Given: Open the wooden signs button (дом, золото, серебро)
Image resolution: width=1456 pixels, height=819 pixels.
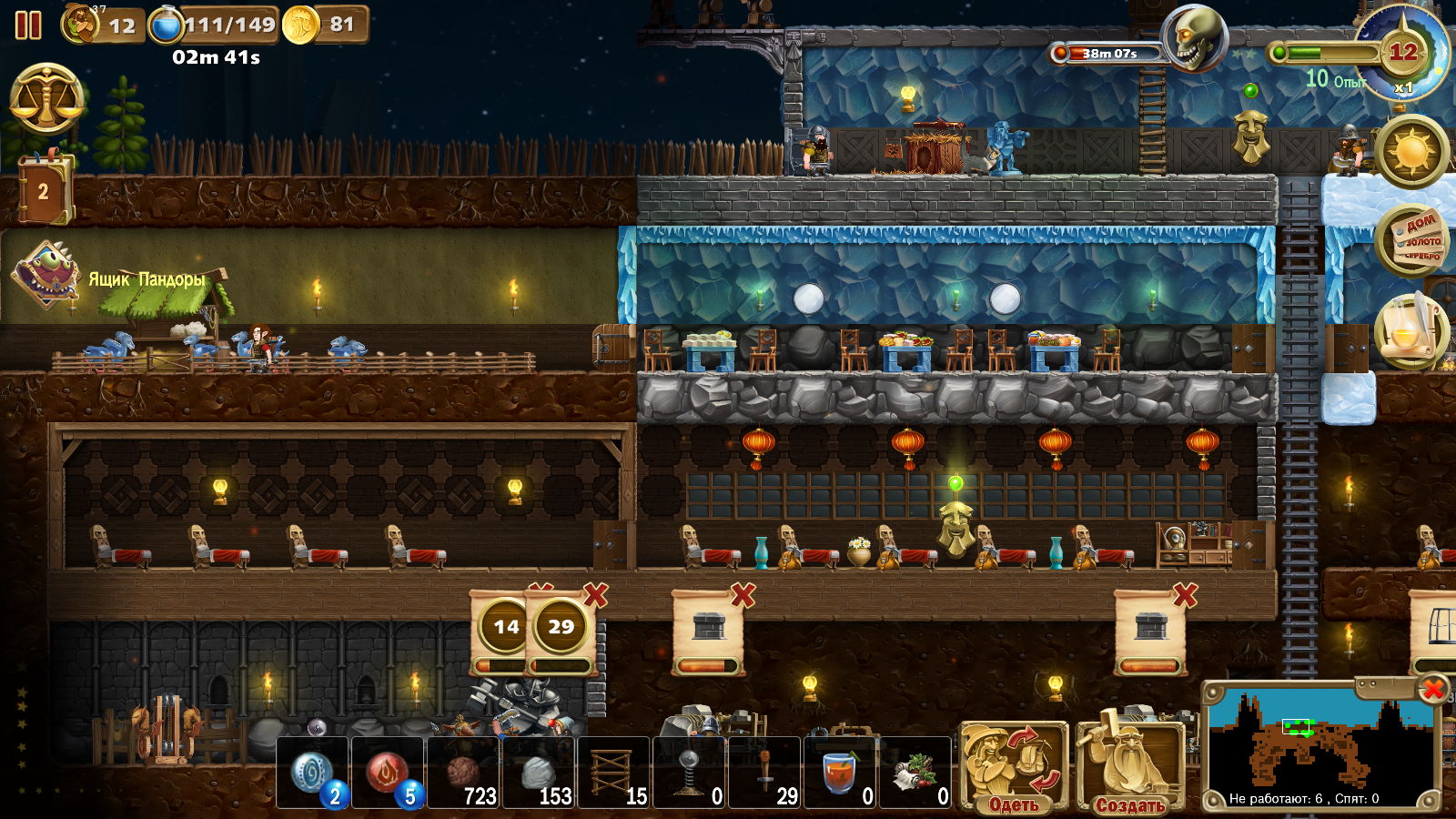Looking at the screenshot, I should click(1412, 240).
